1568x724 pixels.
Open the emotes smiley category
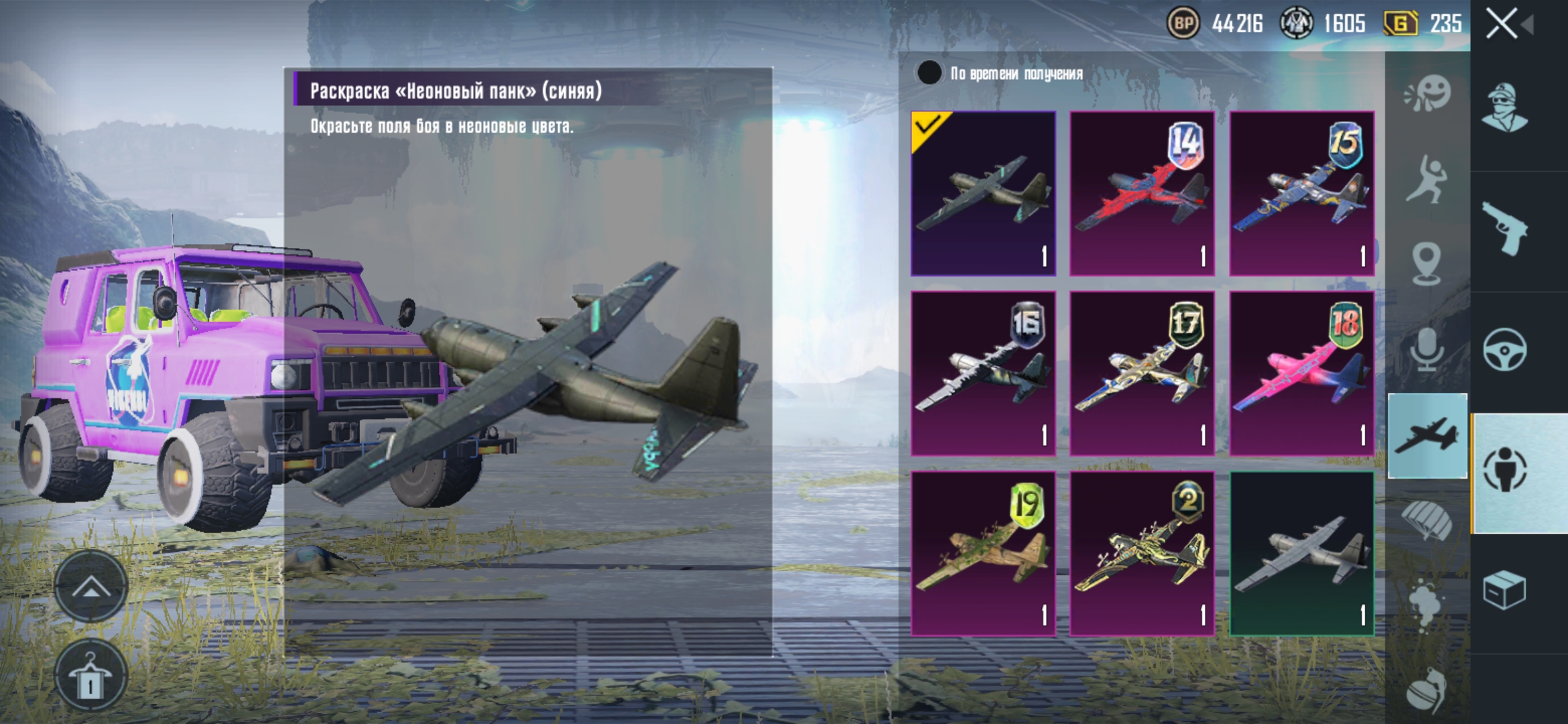tap(1427, 94)
